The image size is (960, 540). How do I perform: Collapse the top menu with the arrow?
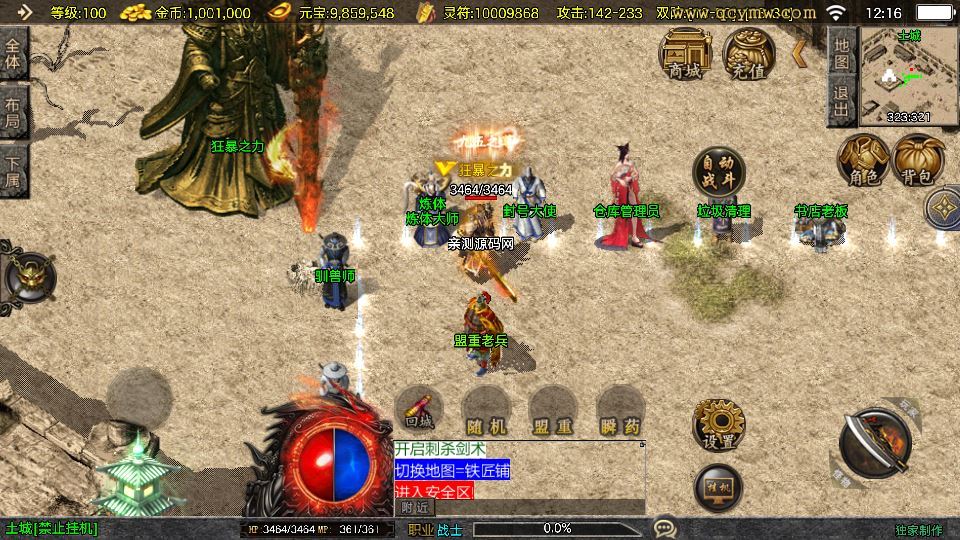799,53
